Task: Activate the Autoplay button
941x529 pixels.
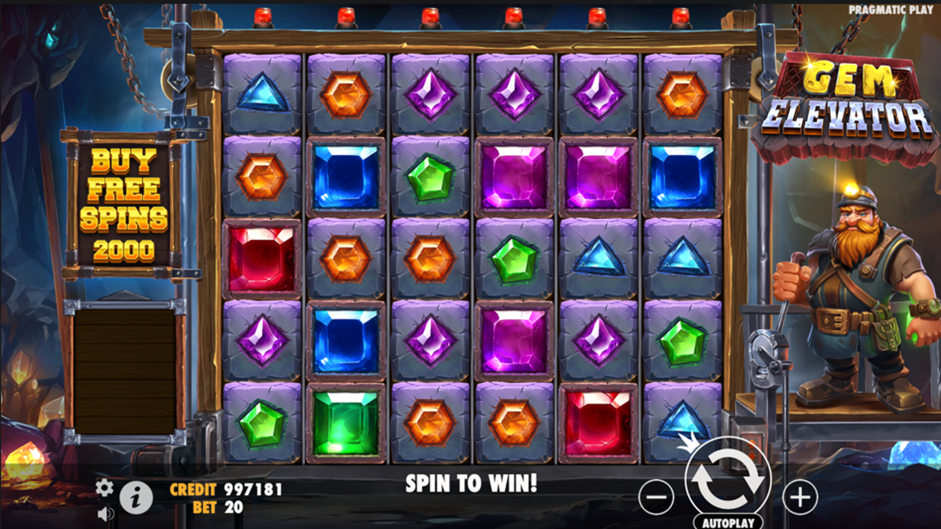Action: point(727,522)
